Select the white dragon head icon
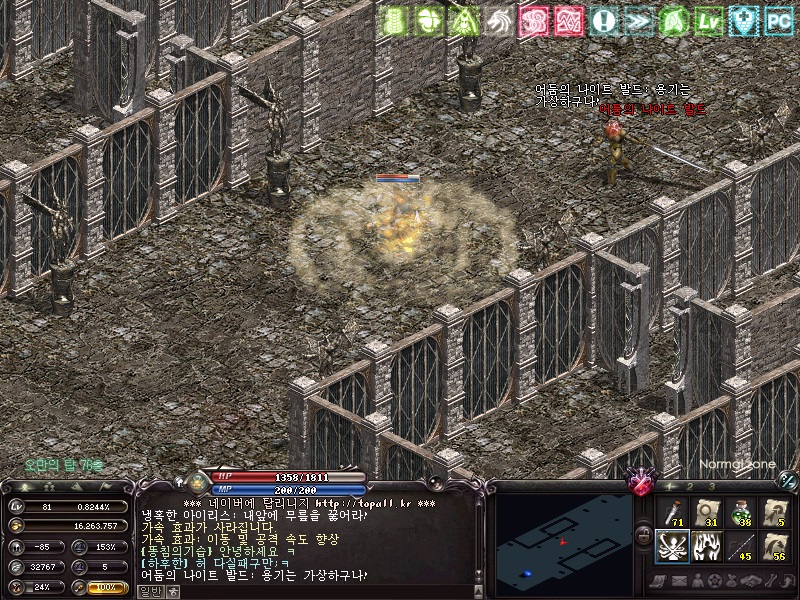The image size is (800, 600). pos(497,18)
